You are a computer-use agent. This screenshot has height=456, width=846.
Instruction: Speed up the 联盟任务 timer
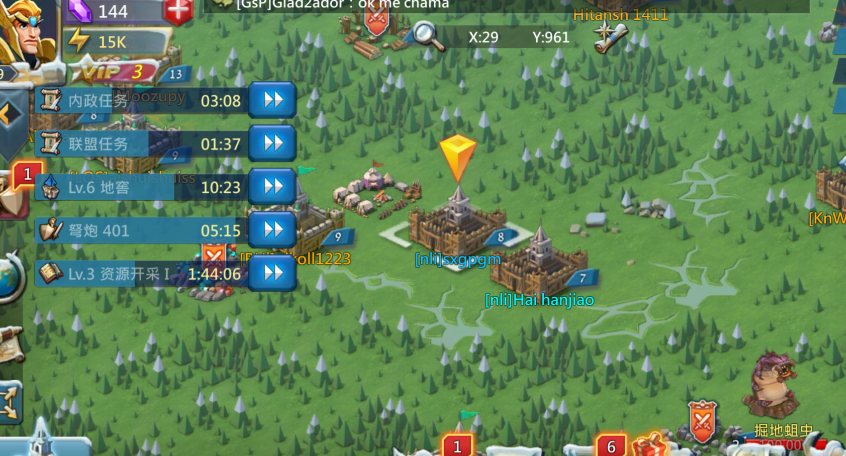coord(271,143)
